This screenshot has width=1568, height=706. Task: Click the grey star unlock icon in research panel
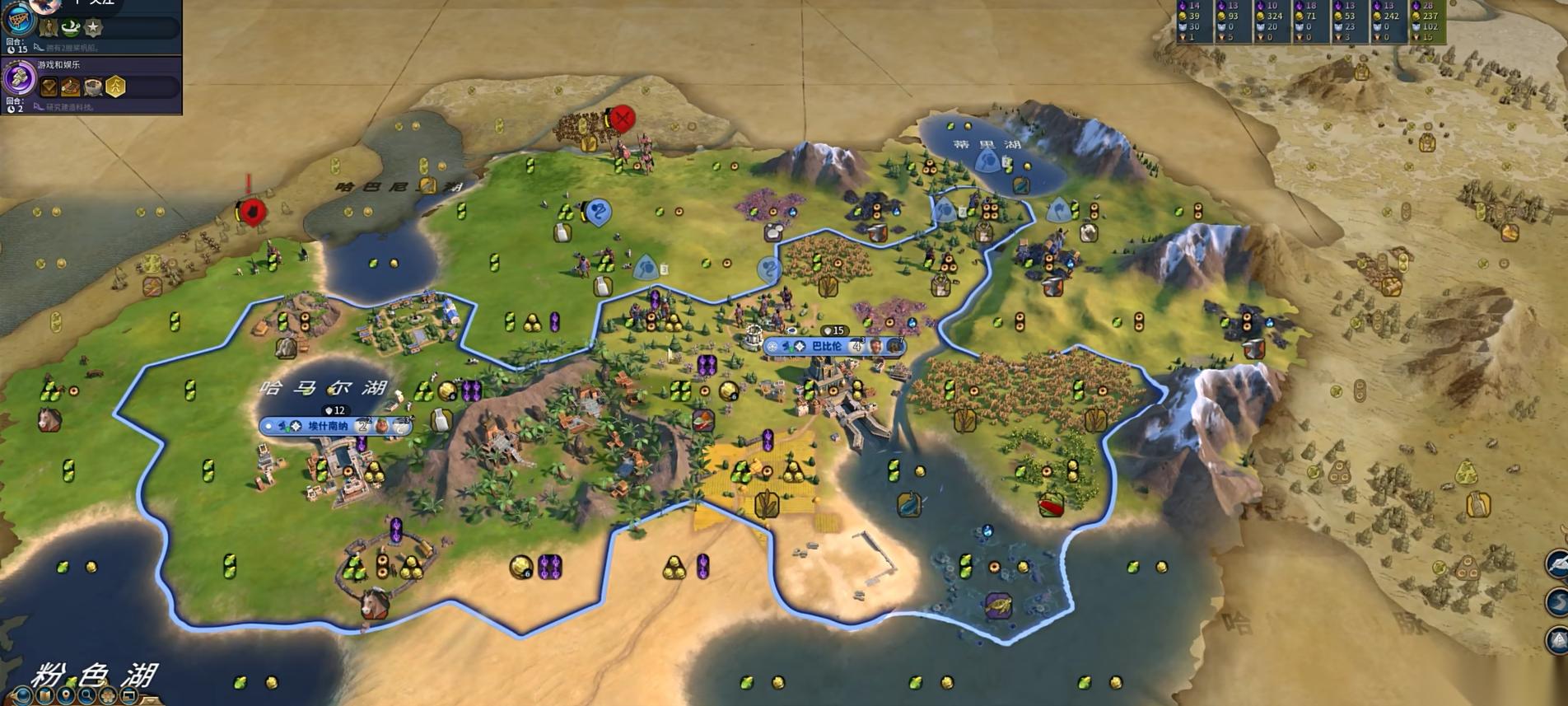click(94, 27)
